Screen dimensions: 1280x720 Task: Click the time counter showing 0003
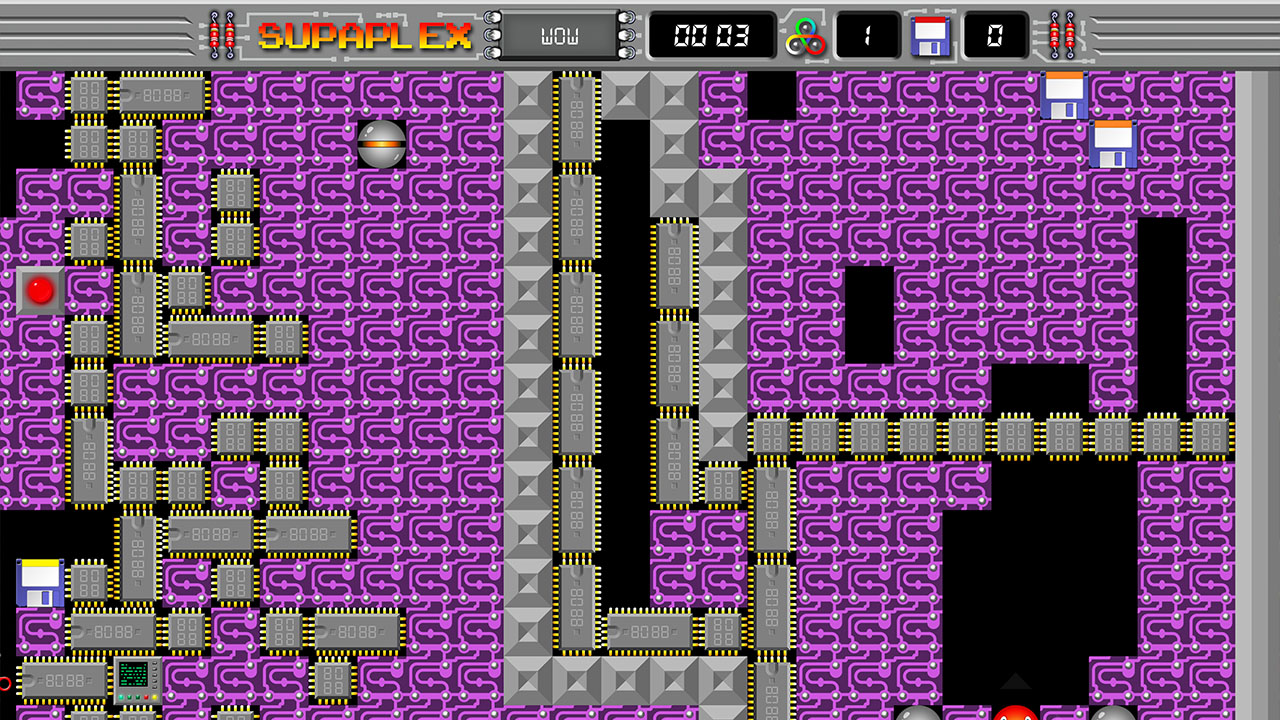tap(711, 34)
